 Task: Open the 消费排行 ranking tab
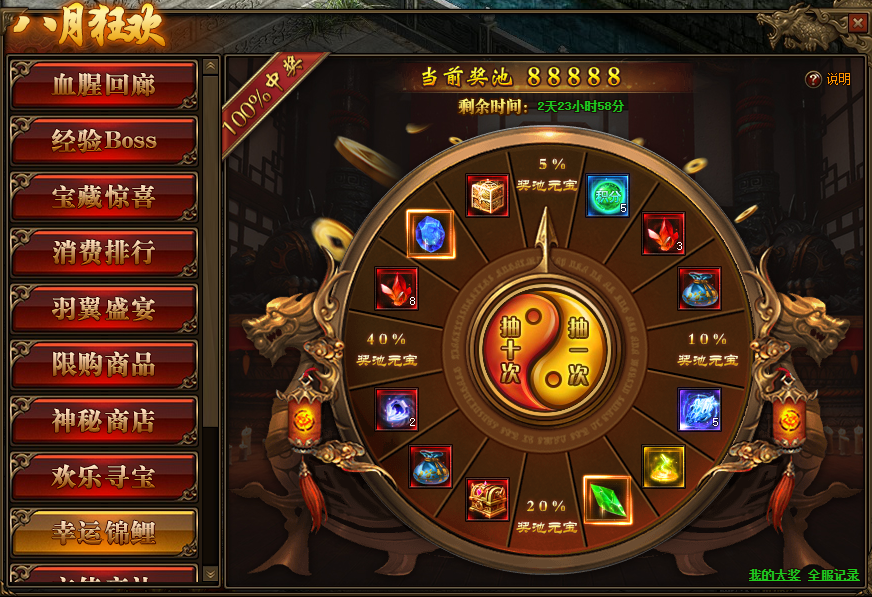103,253
